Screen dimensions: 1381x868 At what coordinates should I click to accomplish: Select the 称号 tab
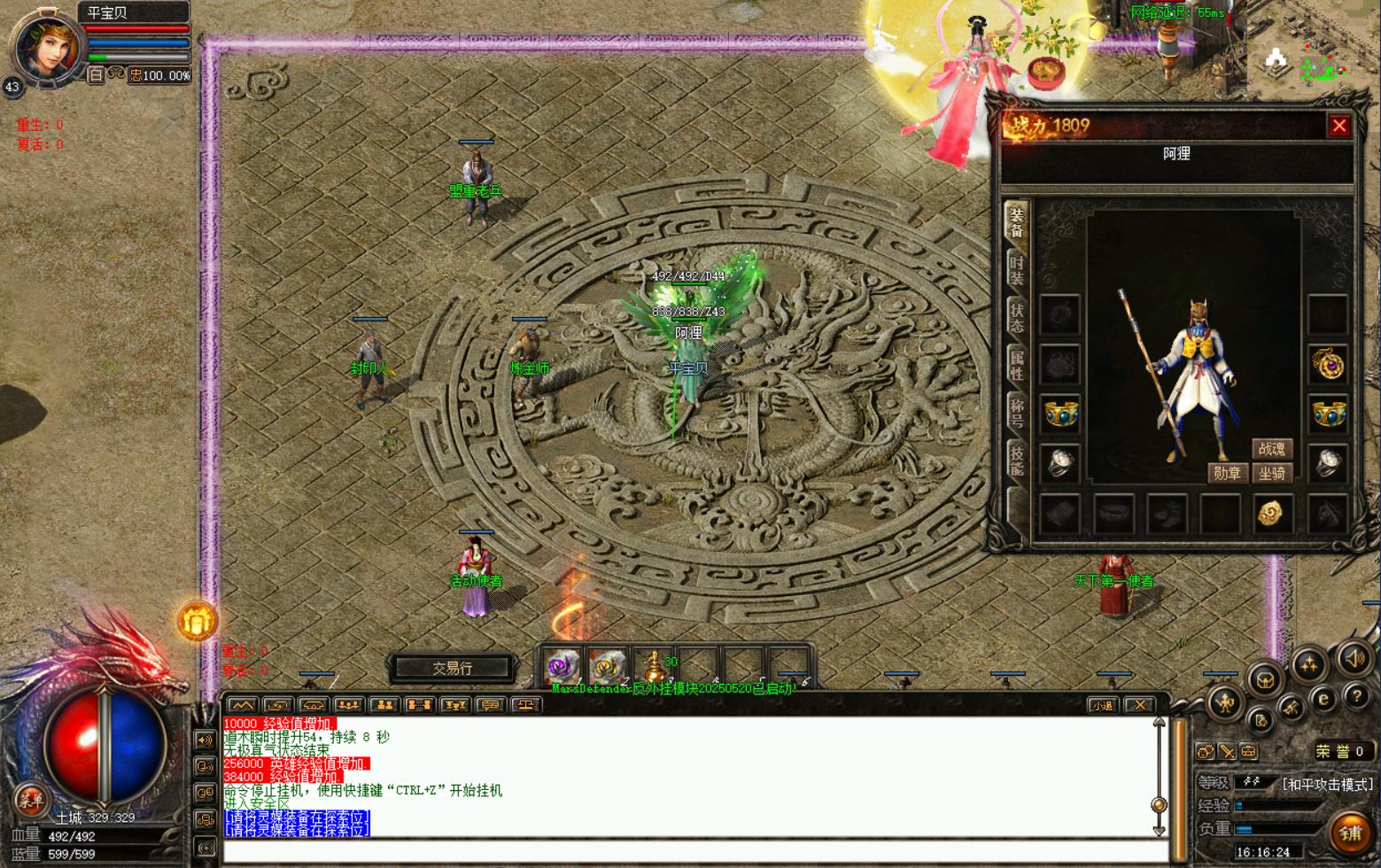pyautogui.click(x=1016, y=413)
